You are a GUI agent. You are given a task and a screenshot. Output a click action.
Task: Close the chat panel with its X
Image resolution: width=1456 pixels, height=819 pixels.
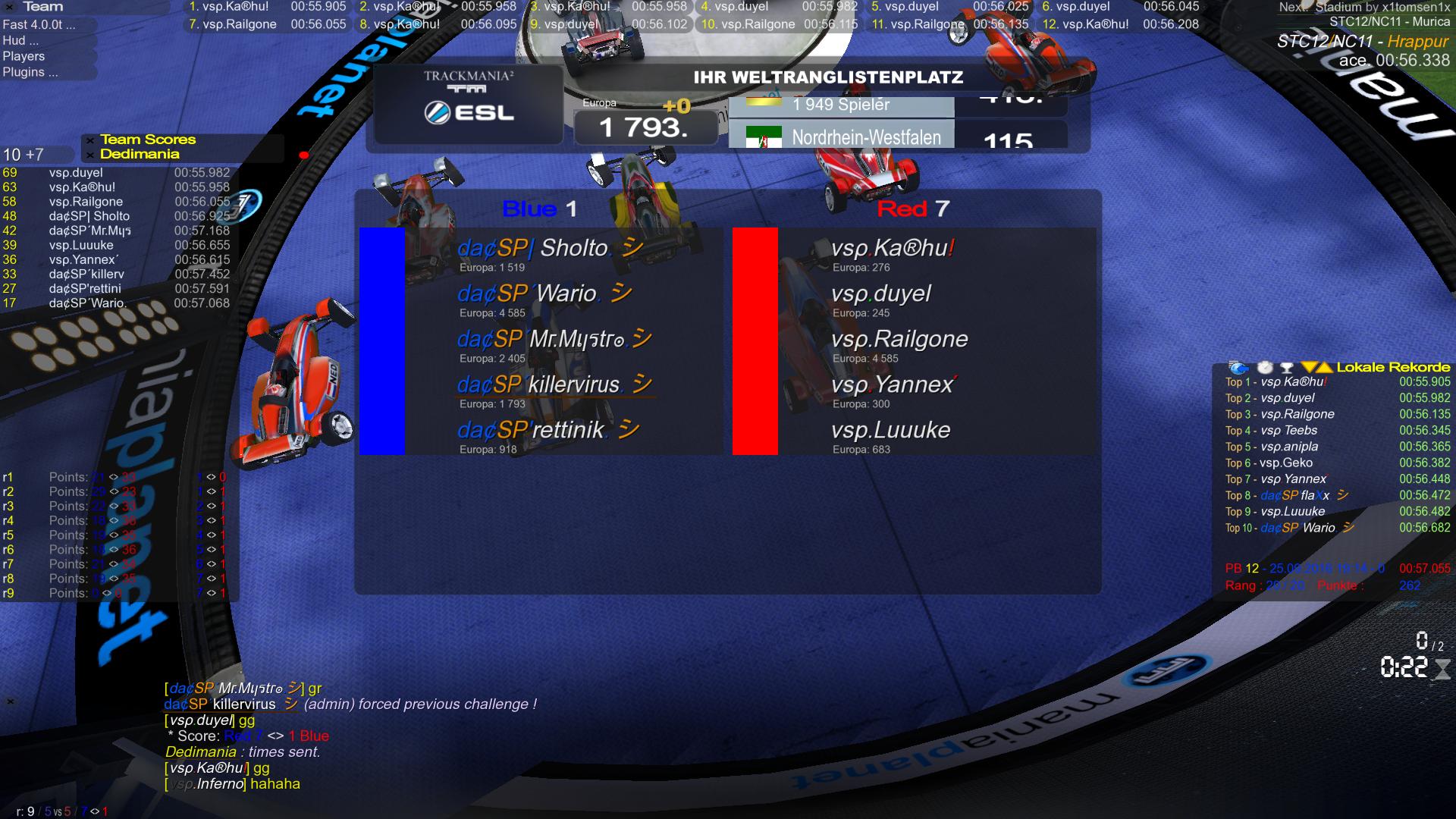point(11,701)
